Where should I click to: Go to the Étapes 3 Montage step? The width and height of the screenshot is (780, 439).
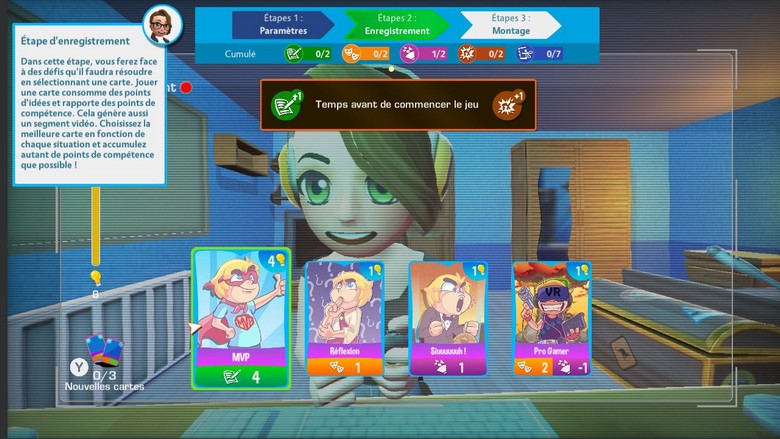click(x=511, y=24)
